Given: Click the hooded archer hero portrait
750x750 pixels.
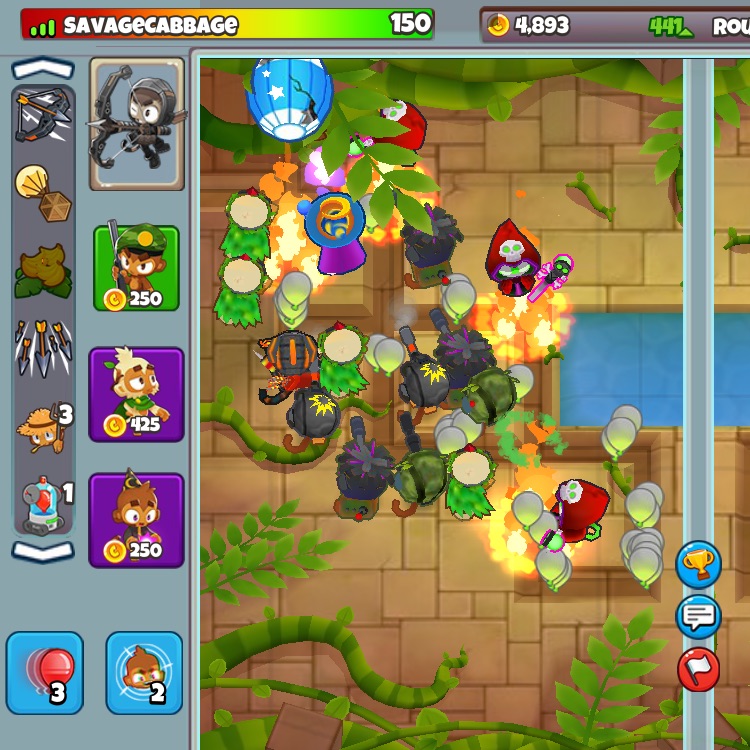Looking at the screenshot, I should 137,123.
